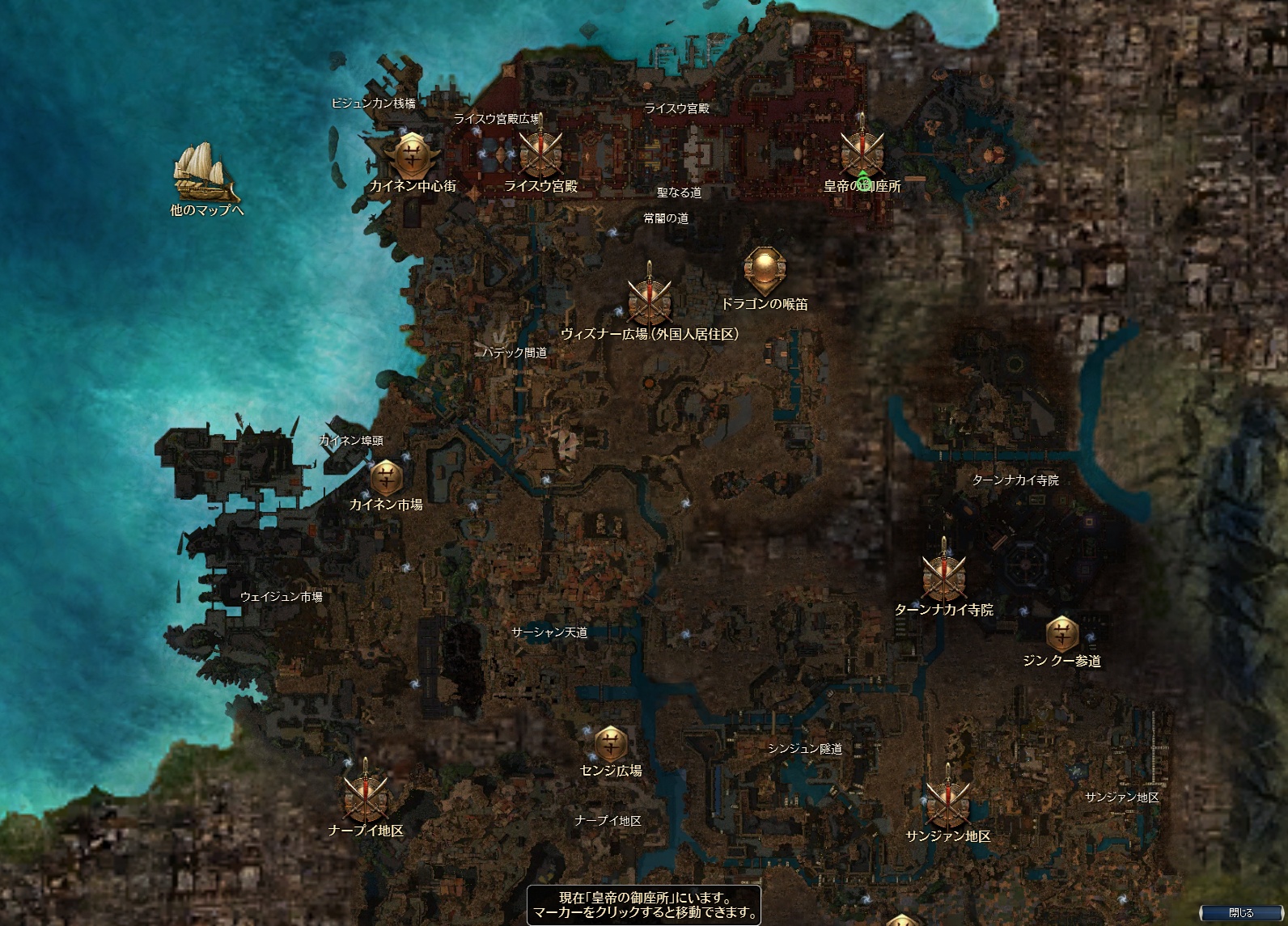The width and height of the screenshot is (1288, 926).
Task: Close the map with 閉じる button
Action: [x=1240, y=912]
